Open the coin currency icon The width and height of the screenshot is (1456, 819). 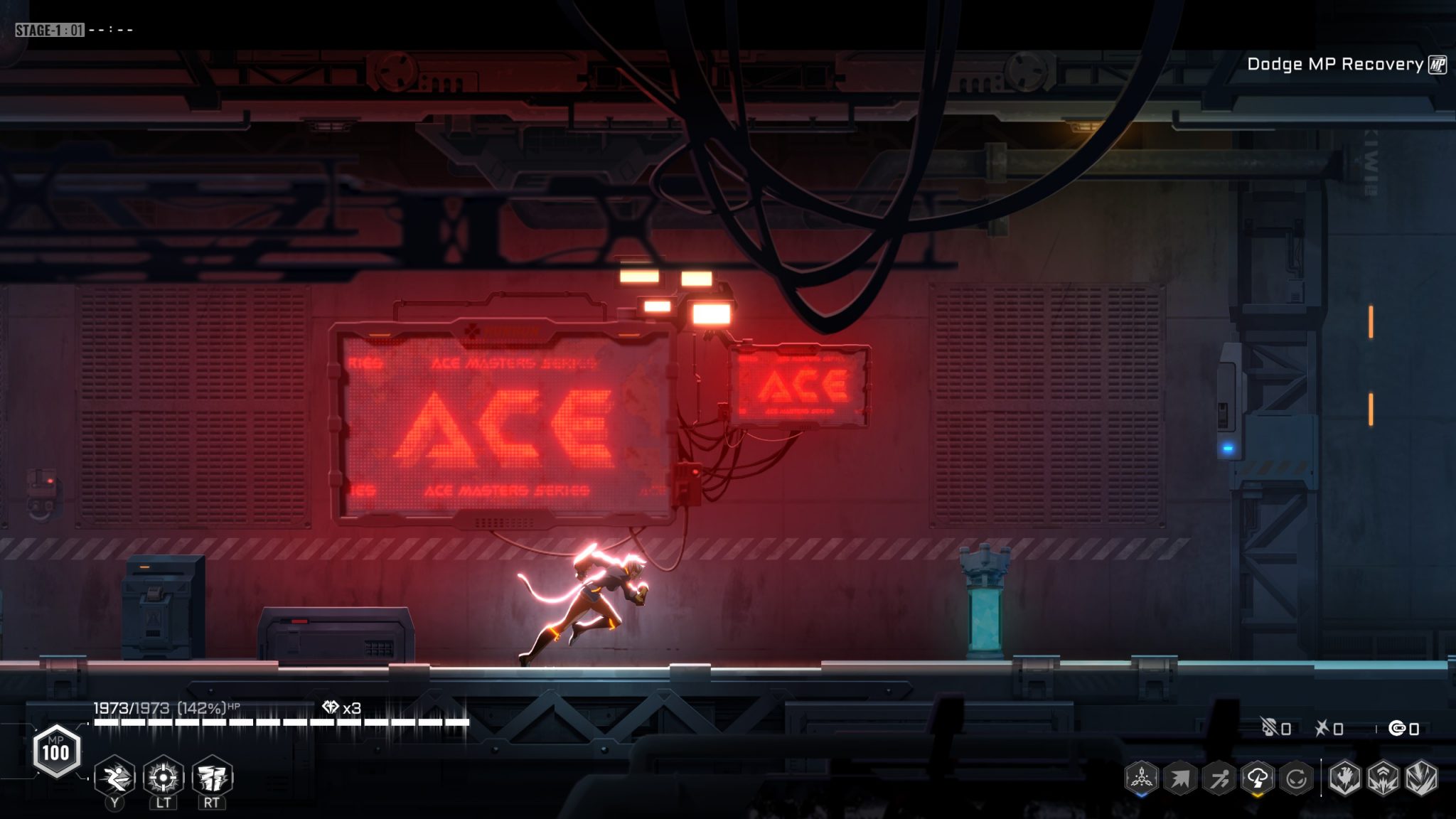point(1398,728)
